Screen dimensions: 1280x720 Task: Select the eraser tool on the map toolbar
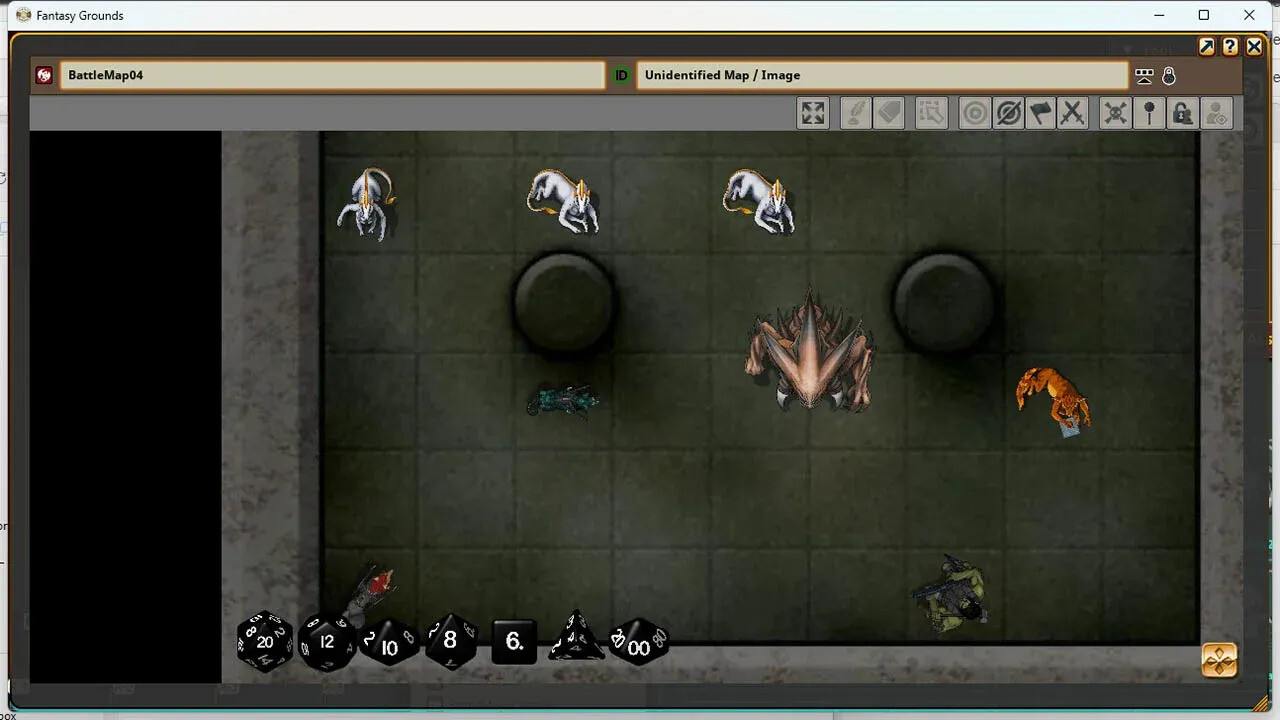pos(890,112)
